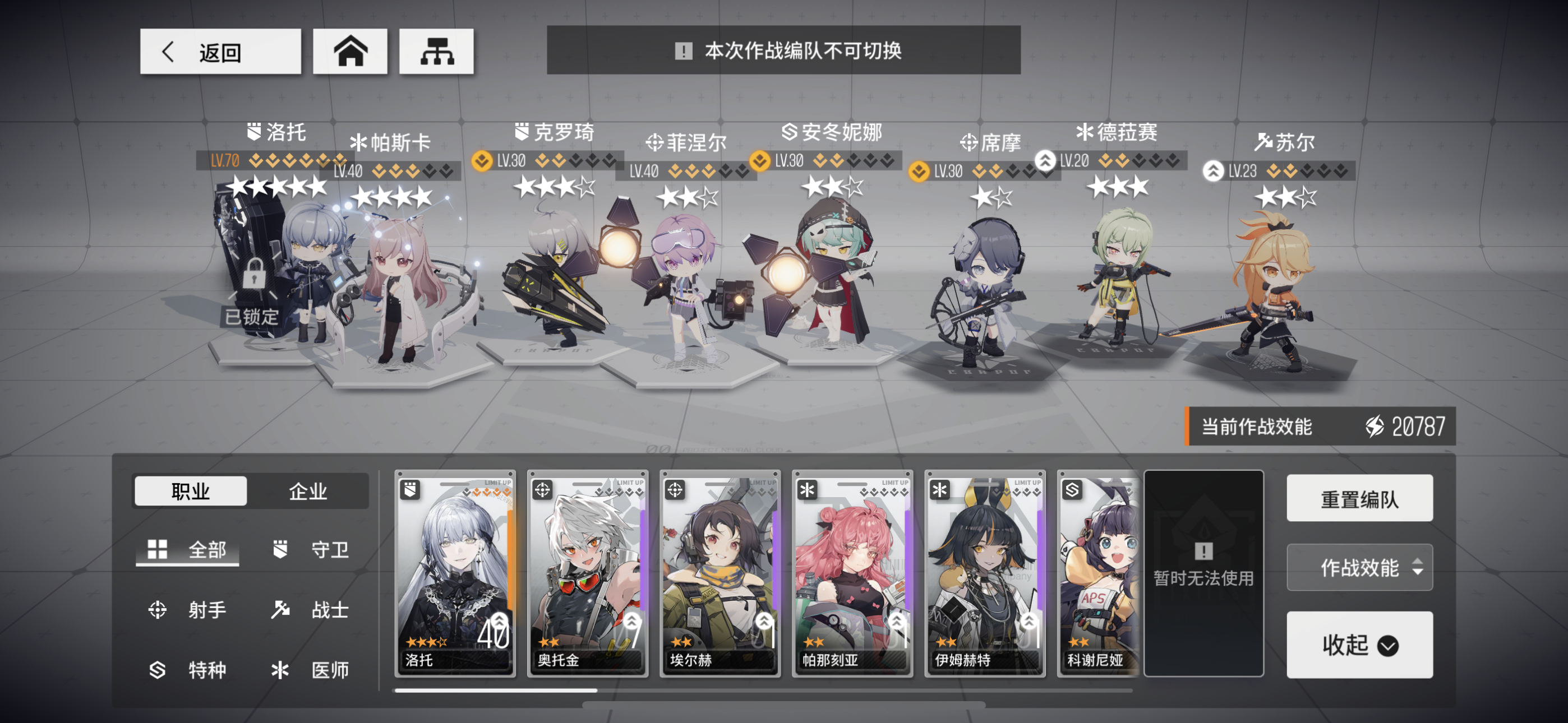1568x723 pixels.
Task: Switch to the 企业 tab
Action: (x=308, y=490)
